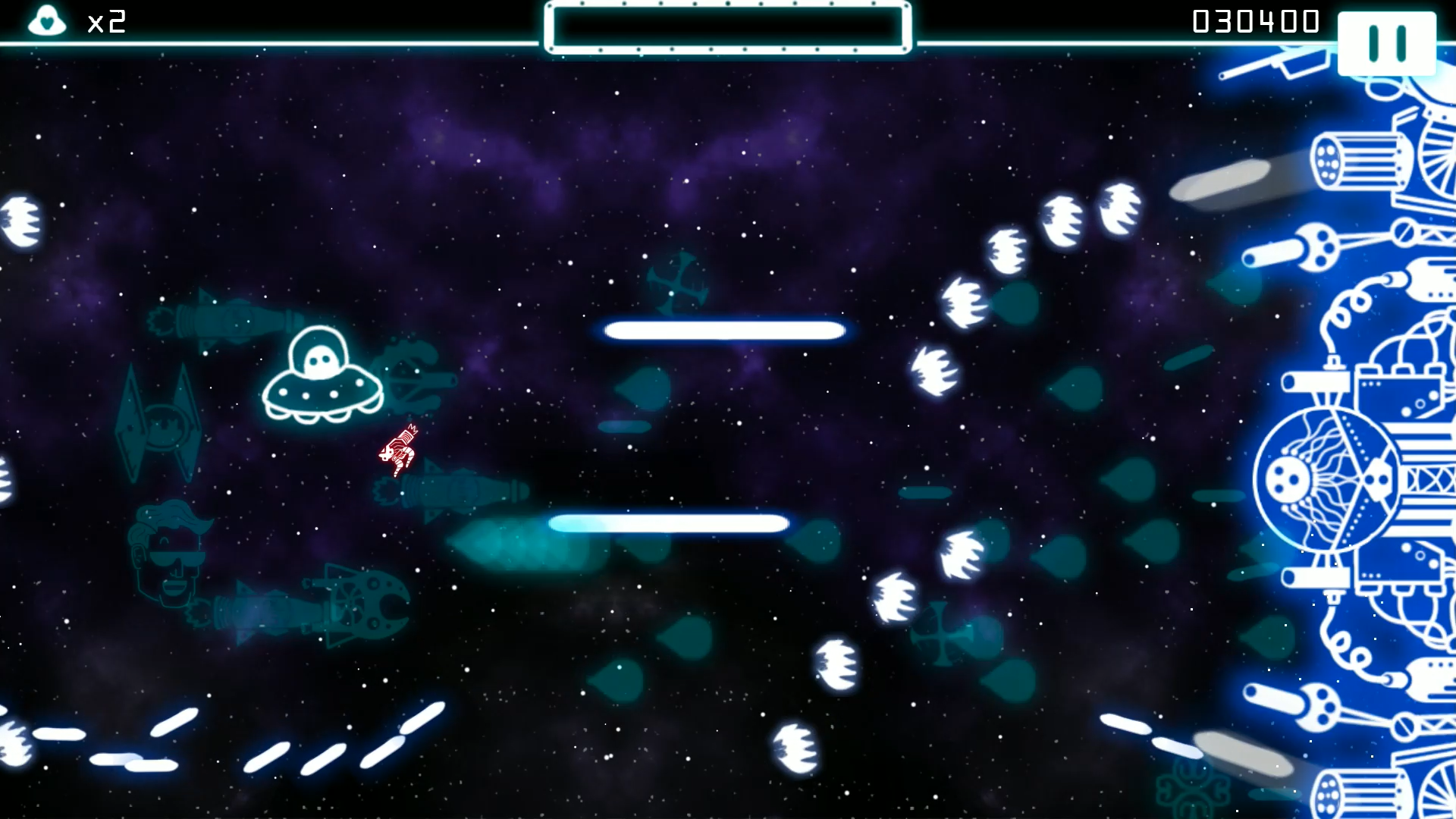Click the lower glowing laser bar
The height and width of the screenshot is (819, 1456).
(x=667, y=522)
